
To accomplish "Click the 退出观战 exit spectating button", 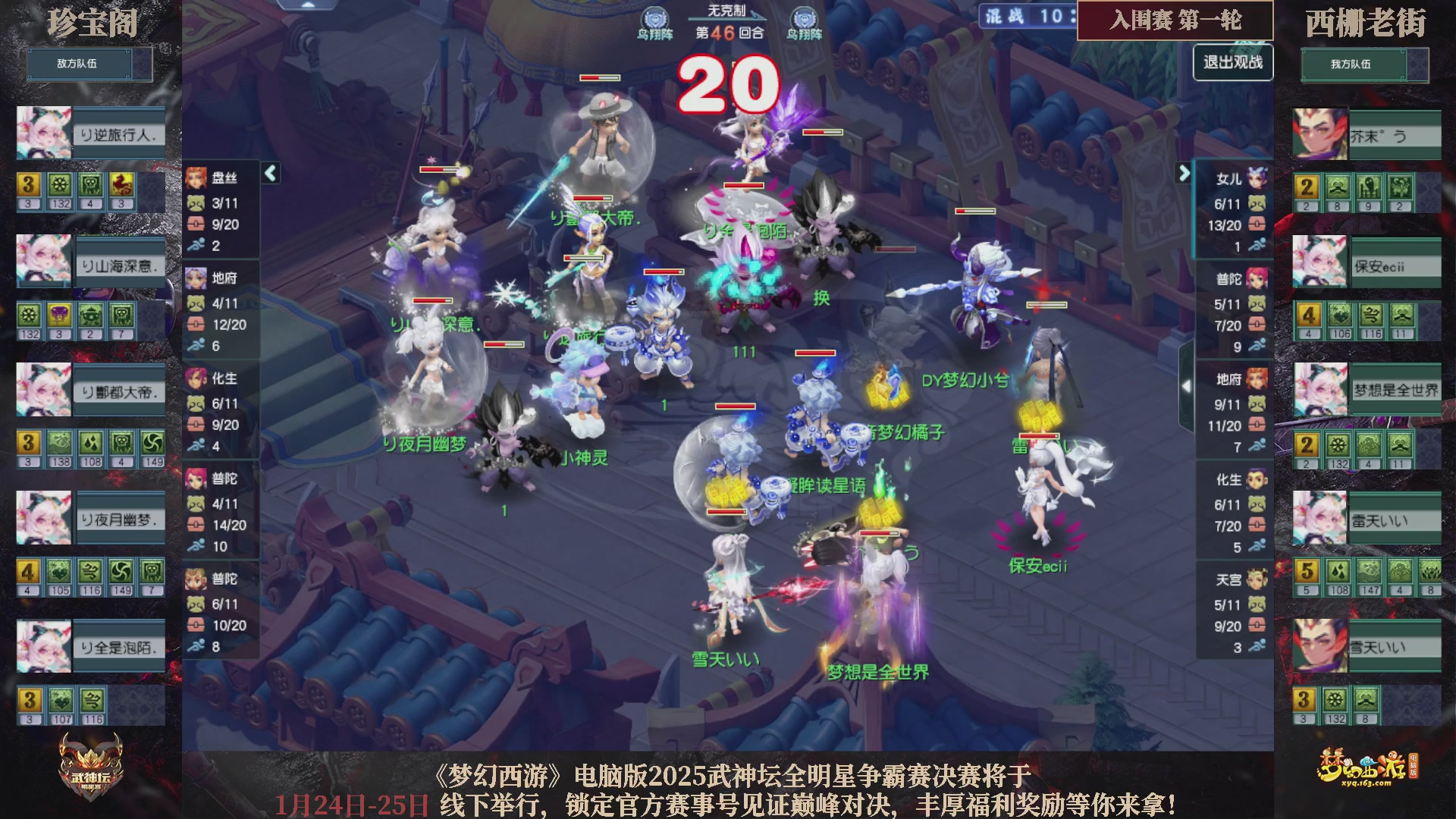I will (1233, 63).
